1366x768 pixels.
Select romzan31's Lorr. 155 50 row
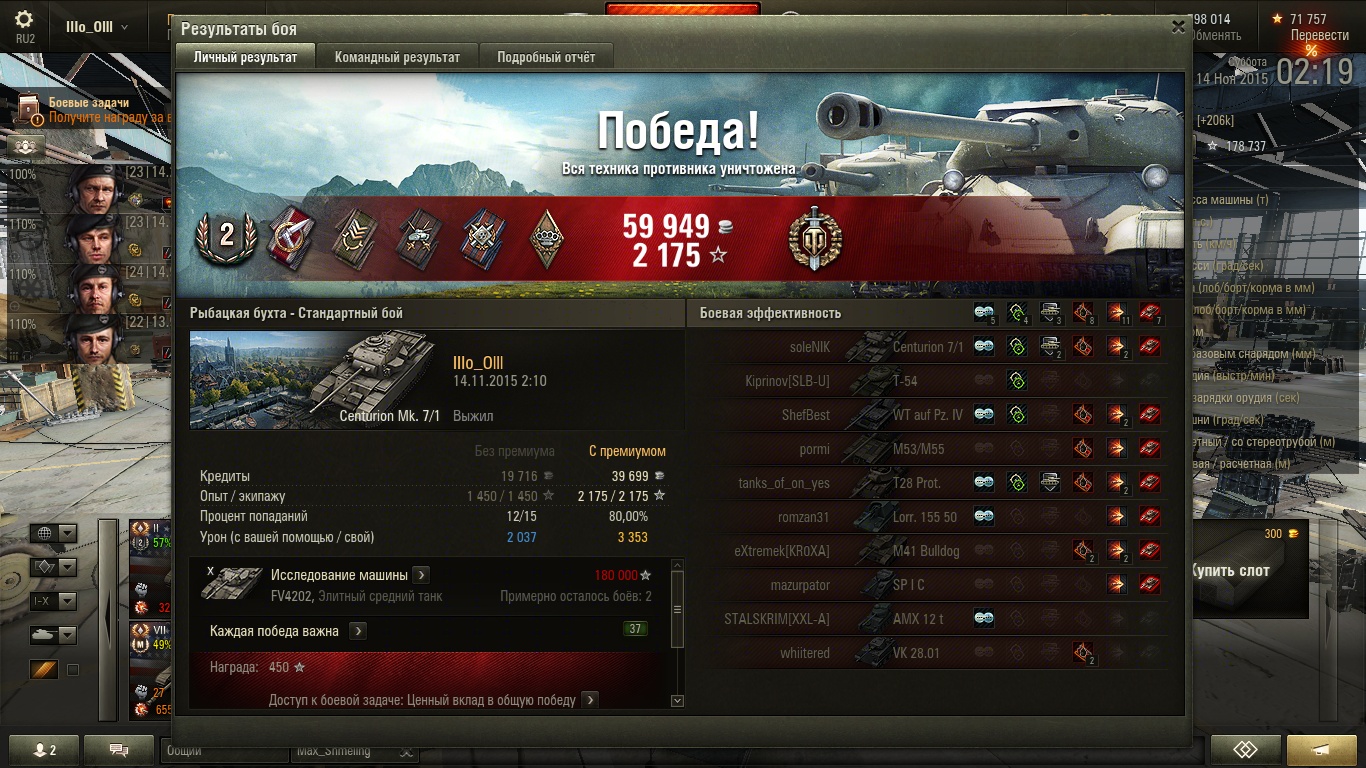[930, 517]
